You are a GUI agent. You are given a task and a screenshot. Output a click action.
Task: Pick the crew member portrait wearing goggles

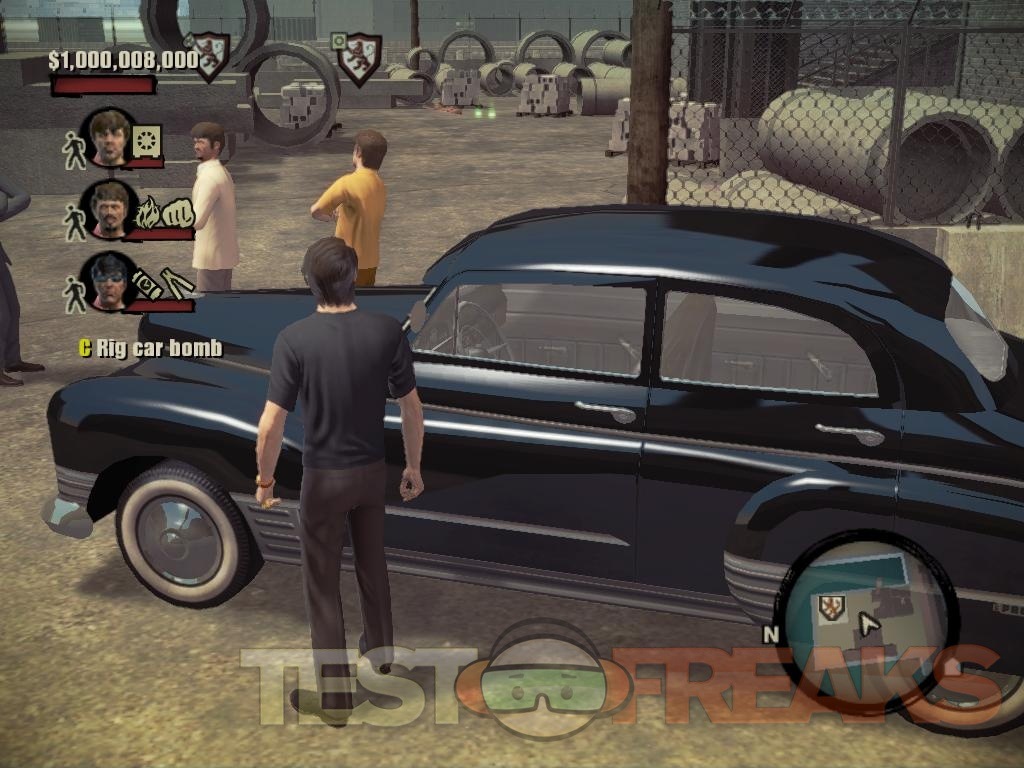point(108,280)
